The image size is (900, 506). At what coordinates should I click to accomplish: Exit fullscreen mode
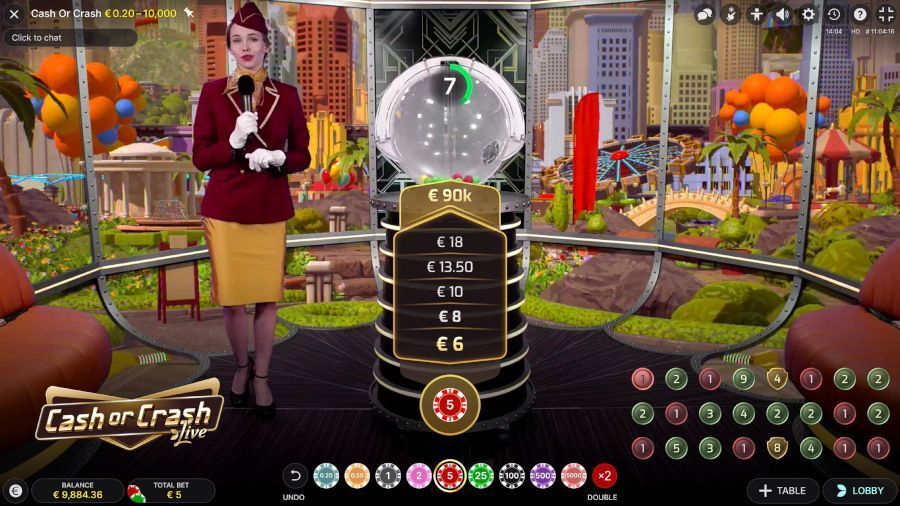(886, 14)
